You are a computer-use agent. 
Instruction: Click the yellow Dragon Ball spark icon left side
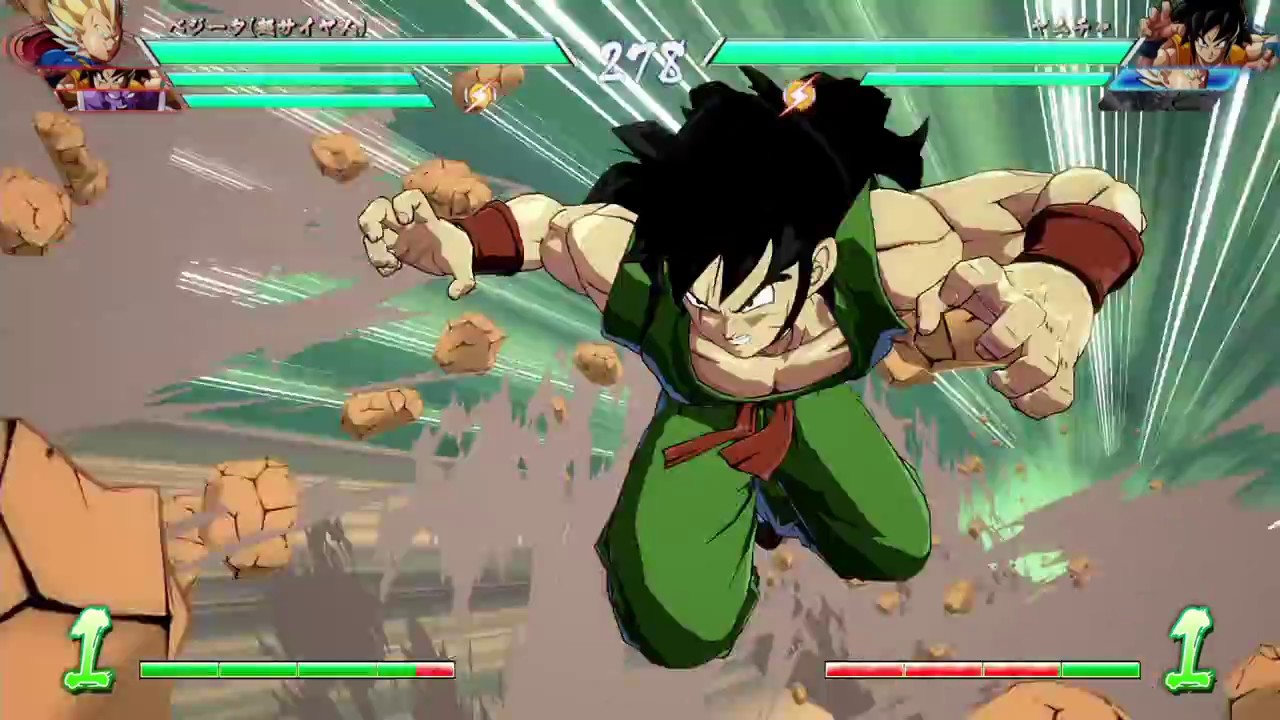[478, 95]
